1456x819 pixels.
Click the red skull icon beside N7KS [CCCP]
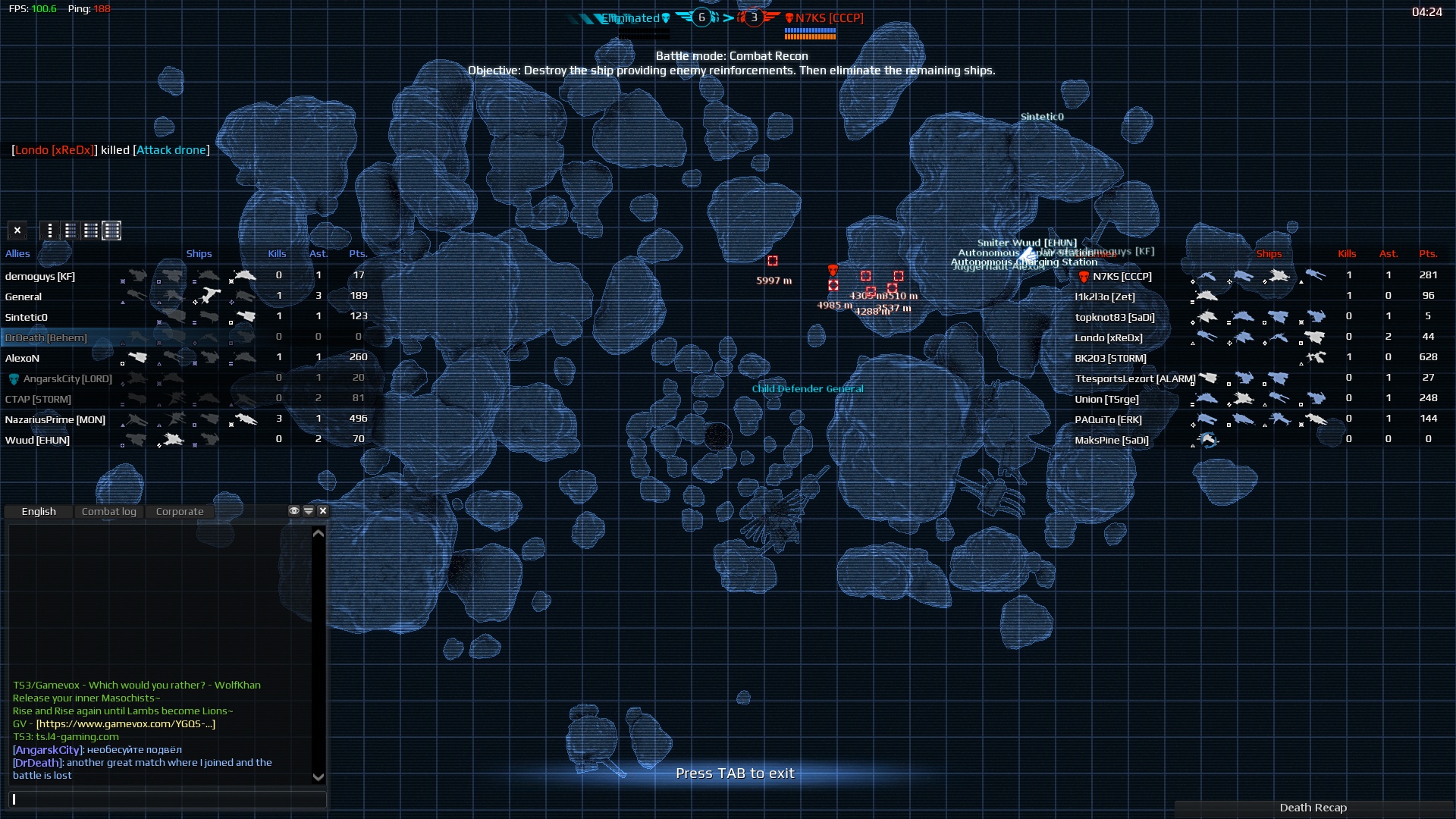click(x=789, y=18)
